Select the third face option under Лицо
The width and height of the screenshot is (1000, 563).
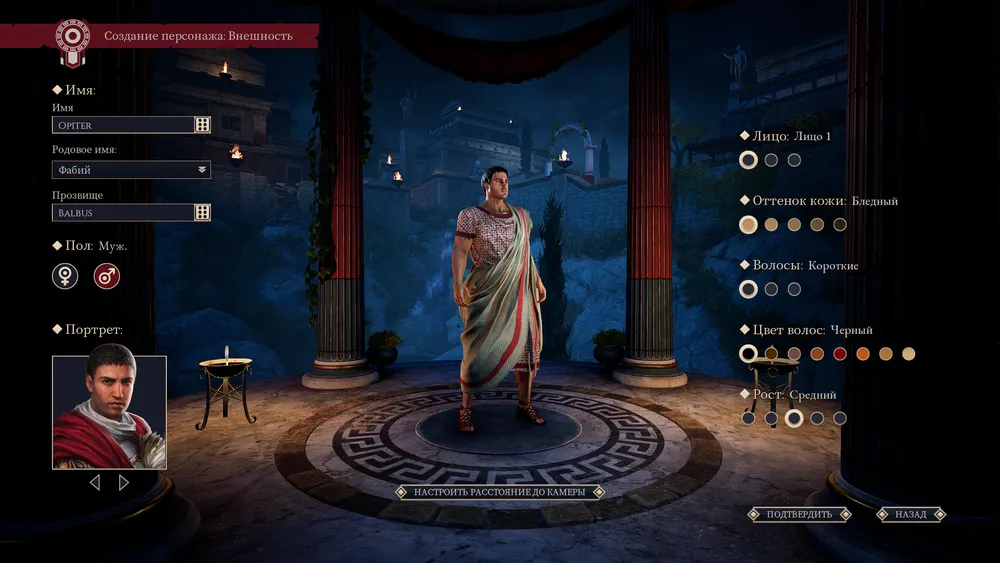(x=794, y=160)
